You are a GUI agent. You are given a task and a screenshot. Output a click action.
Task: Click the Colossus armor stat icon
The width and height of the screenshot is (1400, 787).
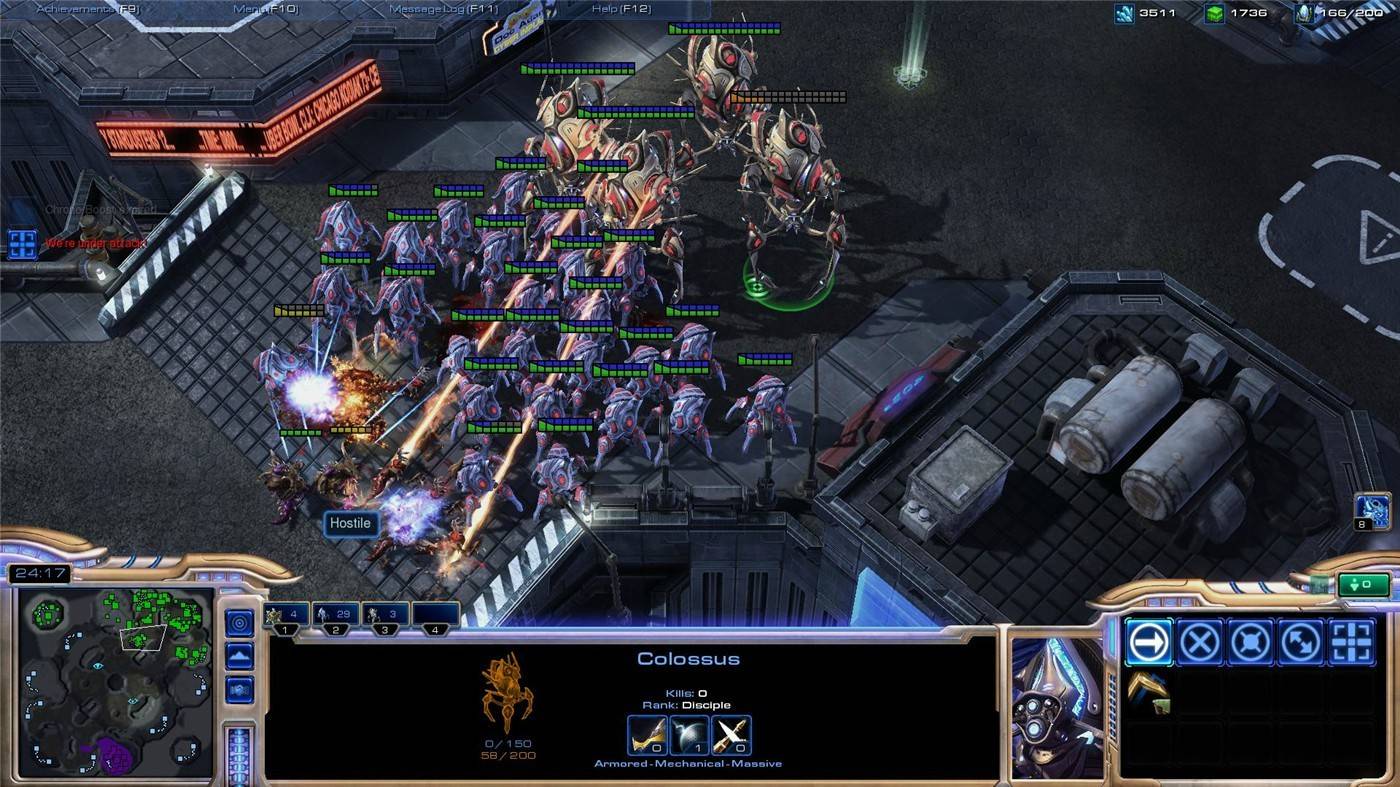(x=732, y=733)
